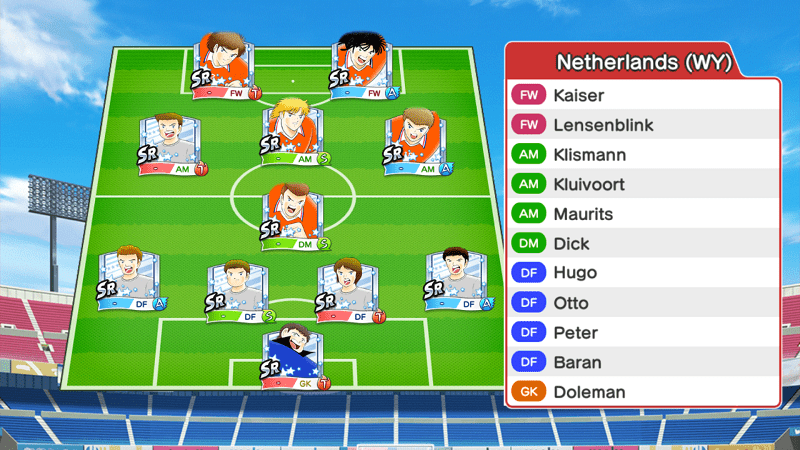Choose the DM player card in midfield

pyautogui.click(x=294, y=215)
